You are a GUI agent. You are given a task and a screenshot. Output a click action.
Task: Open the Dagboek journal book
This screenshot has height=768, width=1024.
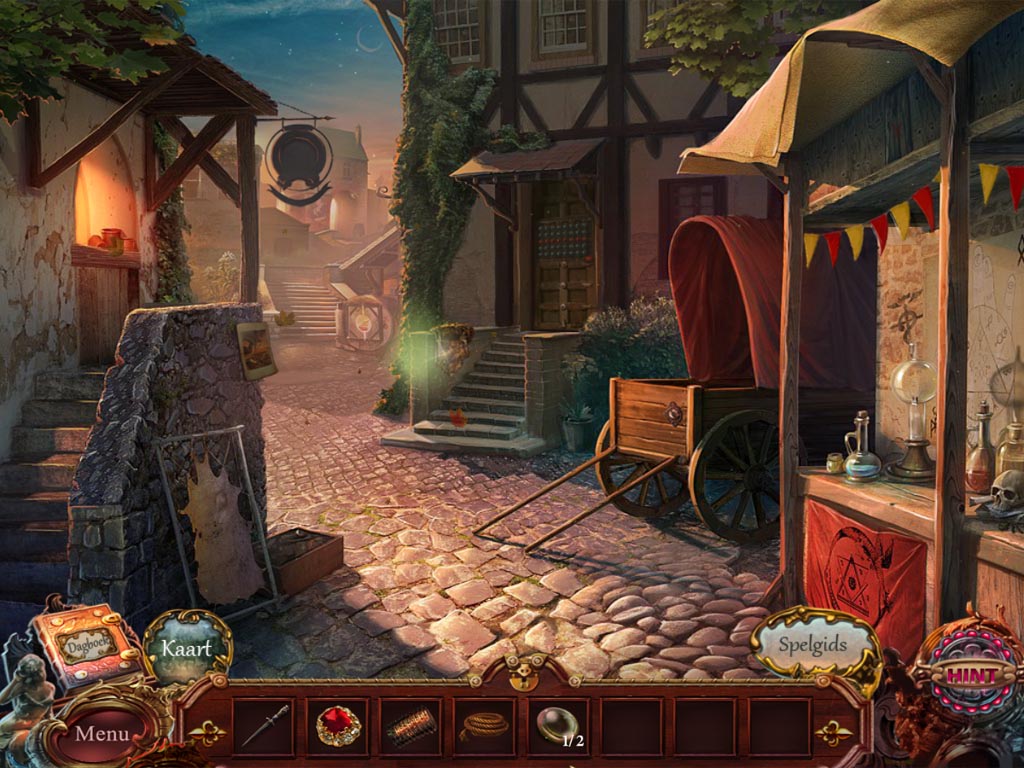coord(86,644)
